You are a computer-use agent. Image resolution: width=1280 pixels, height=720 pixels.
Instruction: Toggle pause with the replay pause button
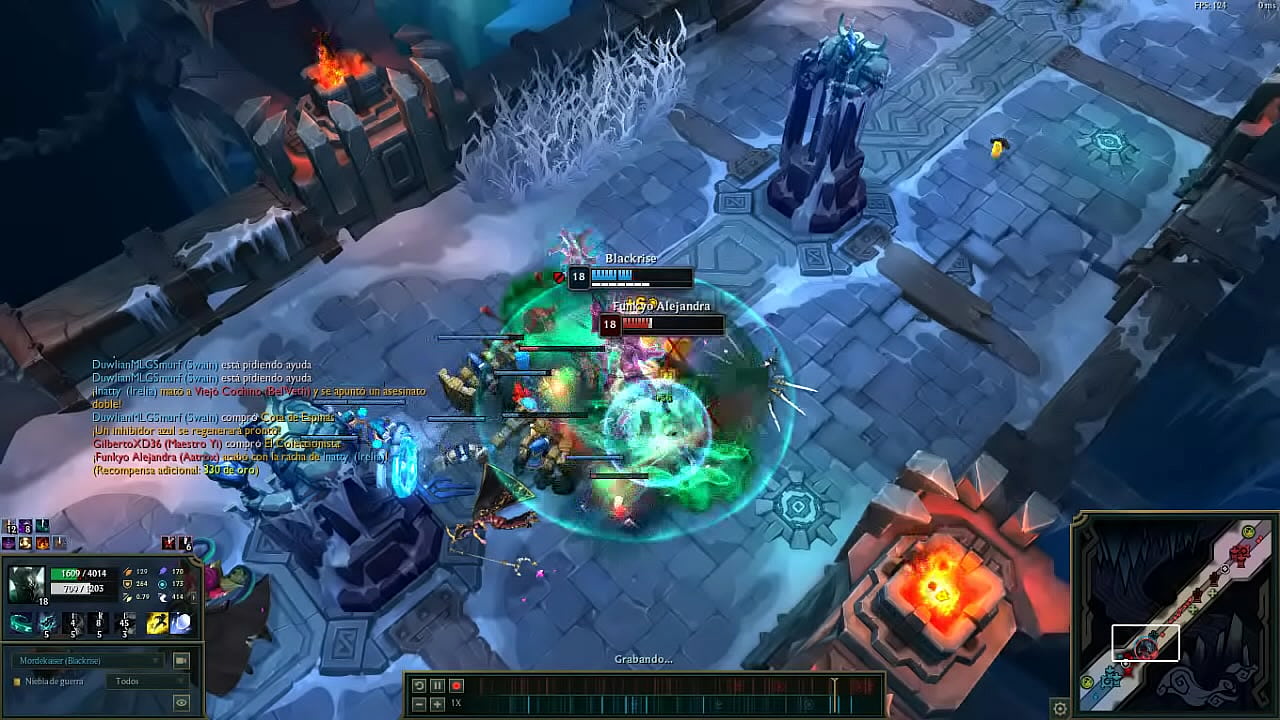[438, 685]
